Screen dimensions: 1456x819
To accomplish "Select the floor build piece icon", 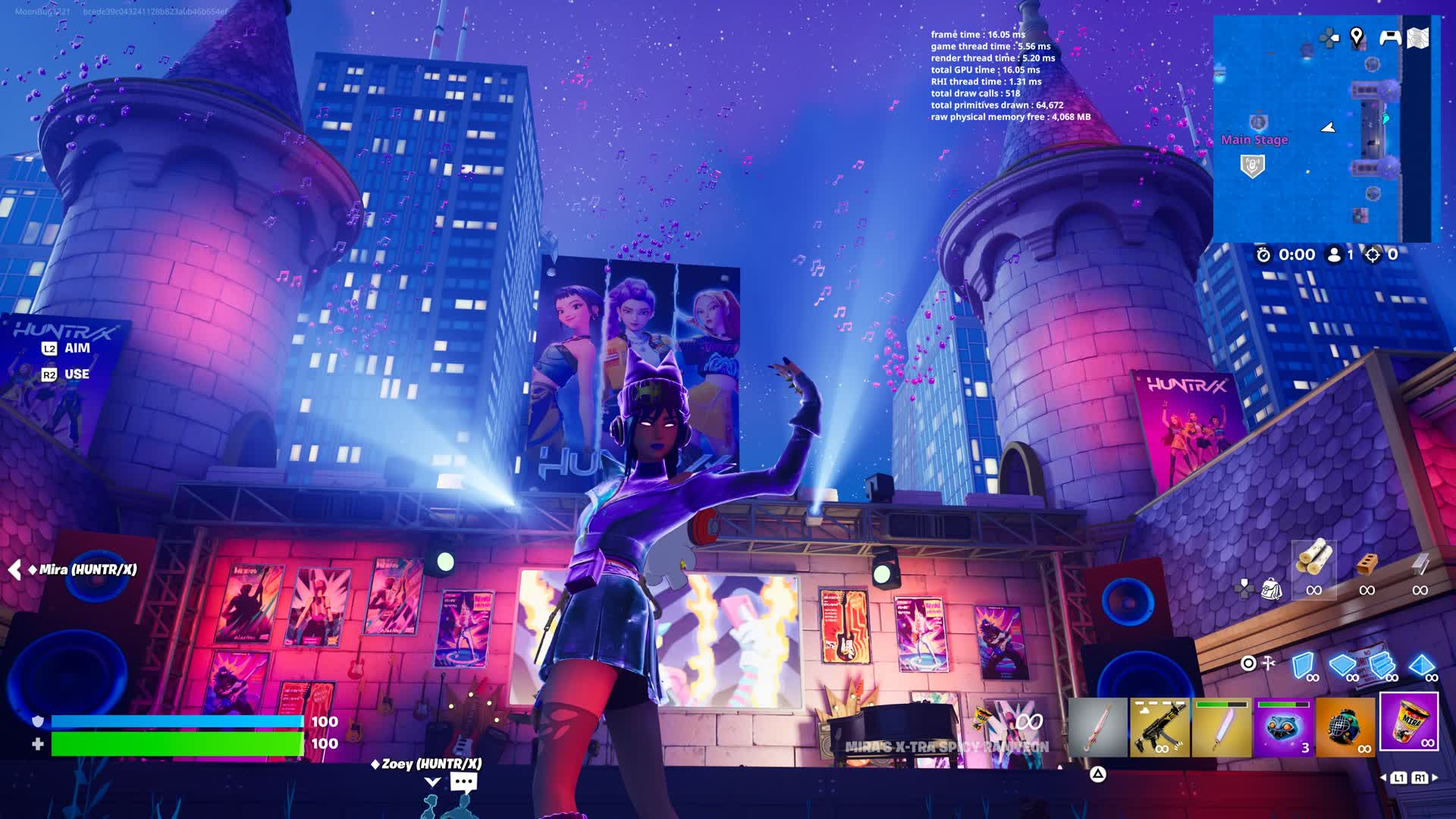I will tap(1342, 664).
